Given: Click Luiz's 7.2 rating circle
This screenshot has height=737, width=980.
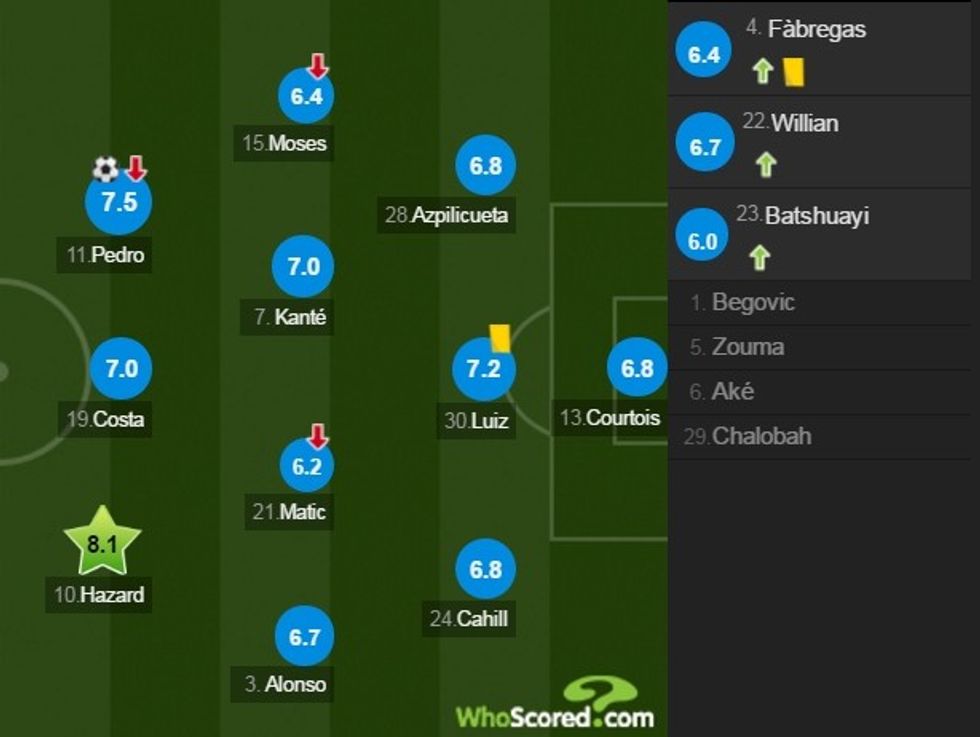Looking at the screenshot, I should tap(484, 370).
